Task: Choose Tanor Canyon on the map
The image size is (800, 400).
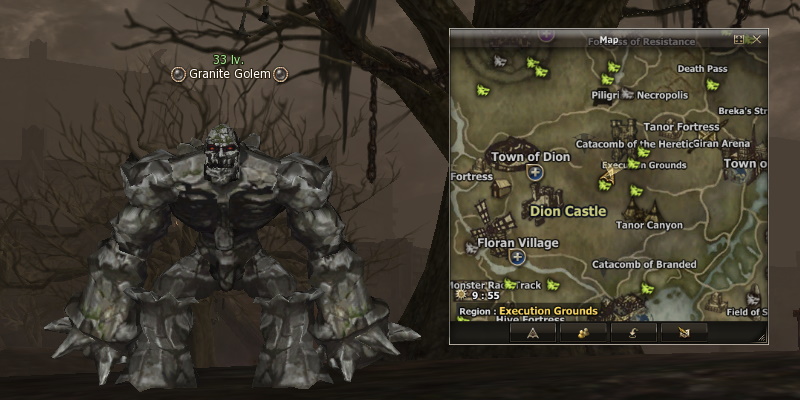Action: tap(648, 225)
